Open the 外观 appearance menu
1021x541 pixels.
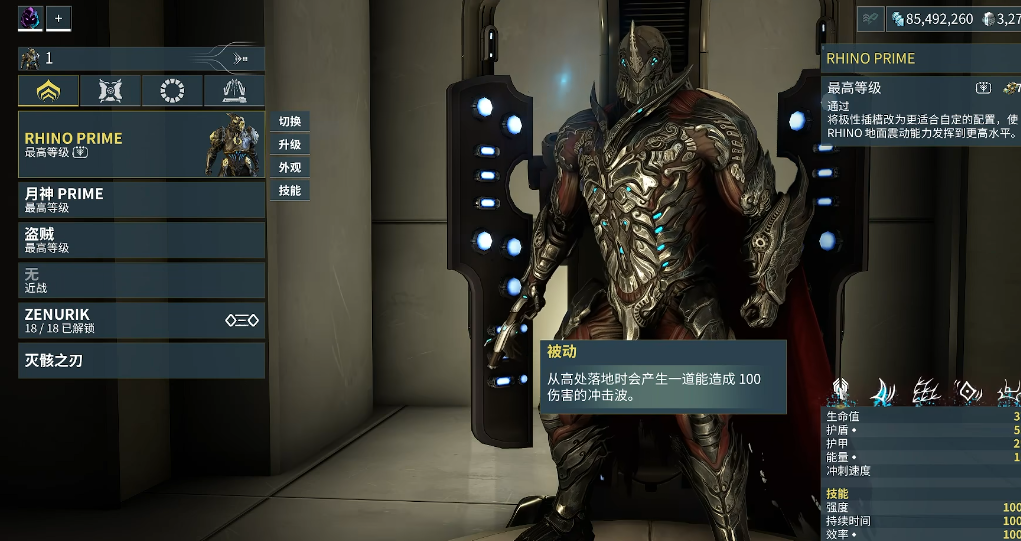[x=290, y=167]
